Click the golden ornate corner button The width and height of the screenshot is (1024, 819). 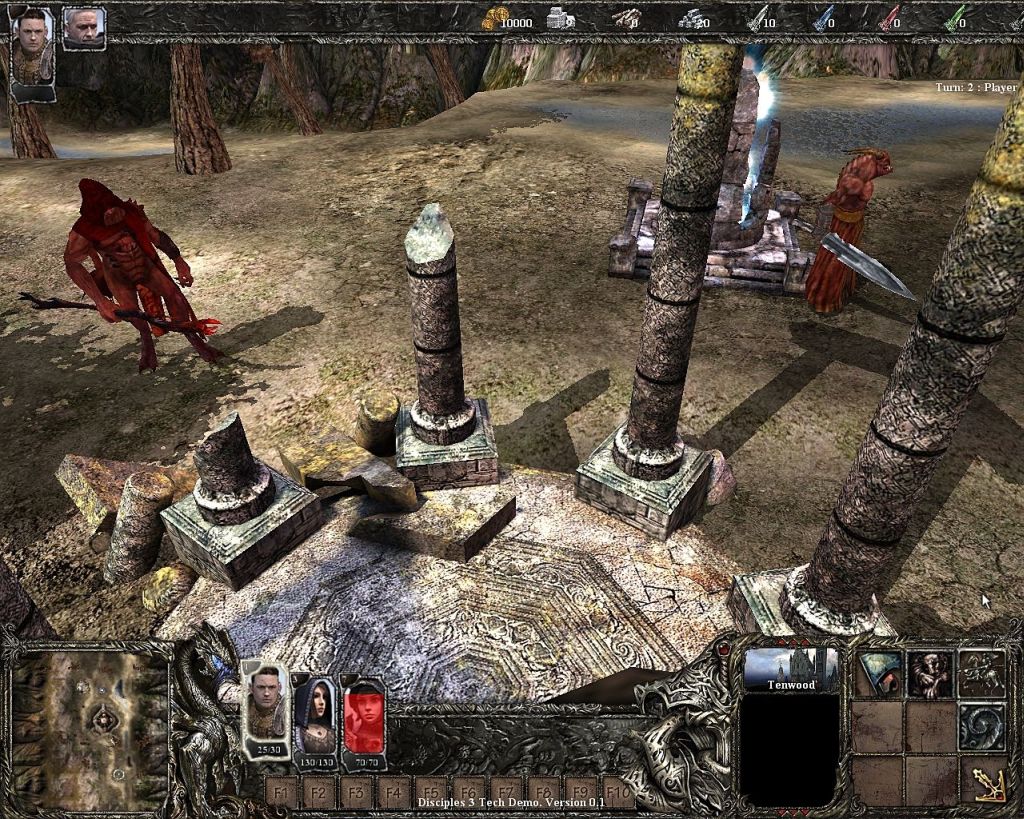[x=985, y=778]
